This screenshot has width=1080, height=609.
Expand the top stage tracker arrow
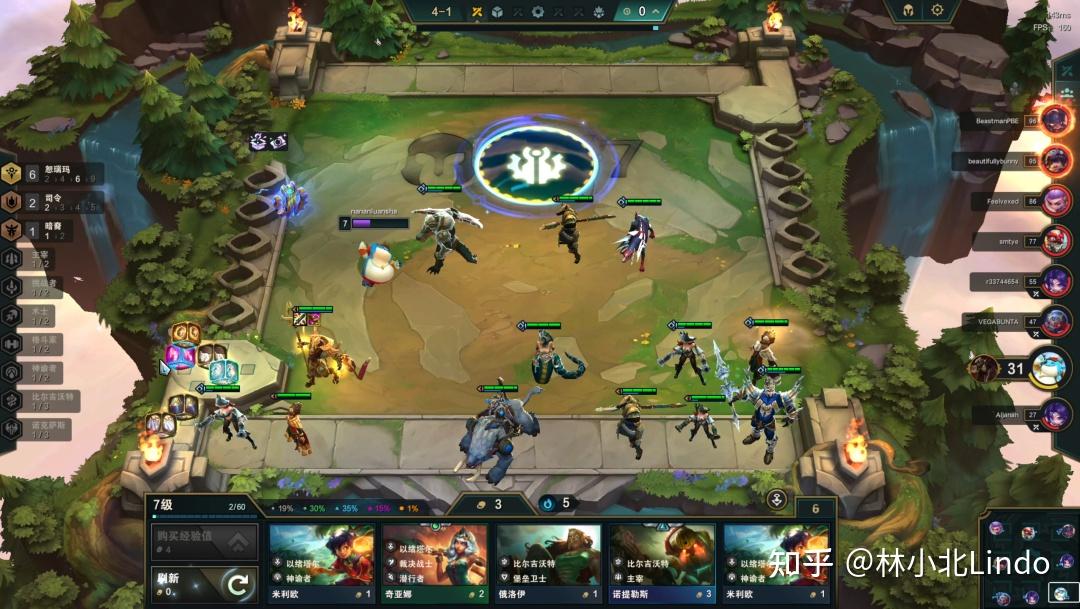pos(656,12)
